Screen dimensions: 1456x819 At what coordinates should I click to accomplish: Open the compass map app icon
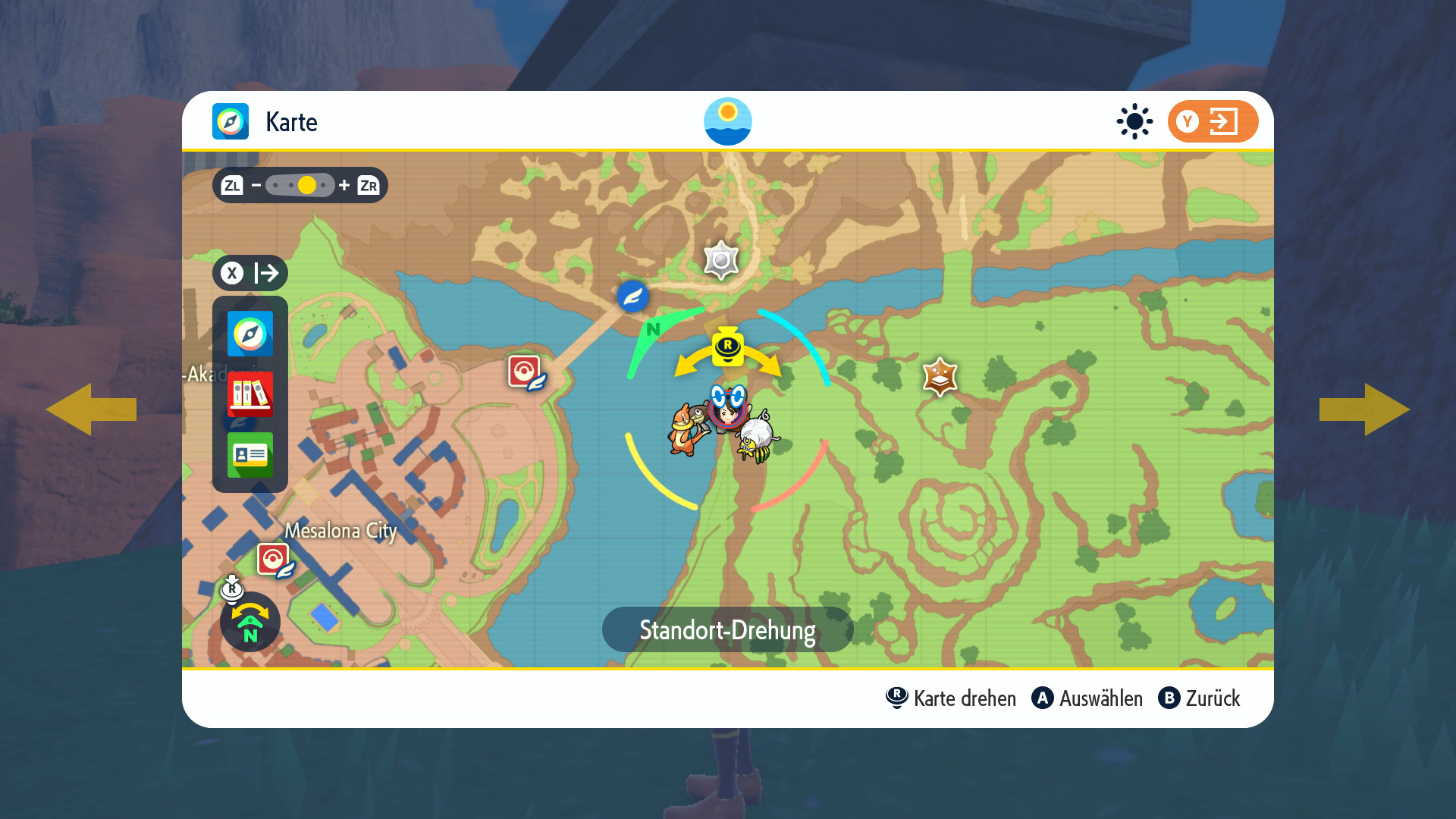pyautogui.click(x=250, y=334)
